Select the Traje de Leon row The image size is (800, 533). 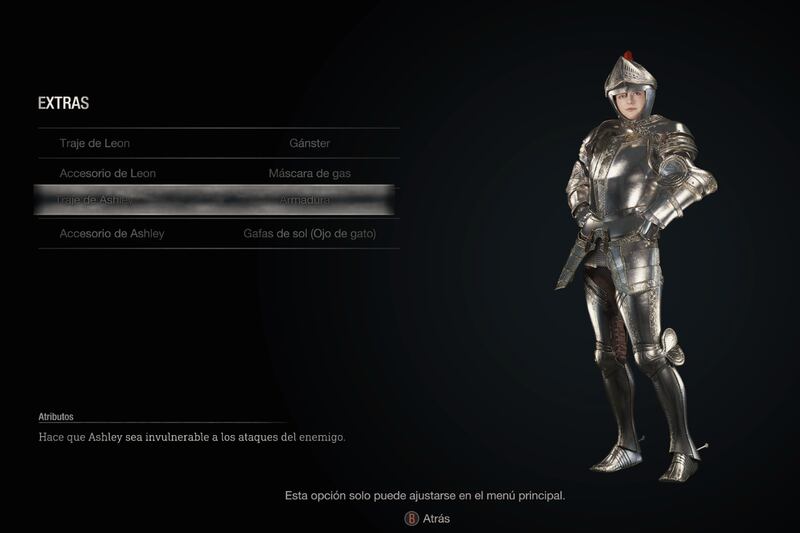coord(218,143)
